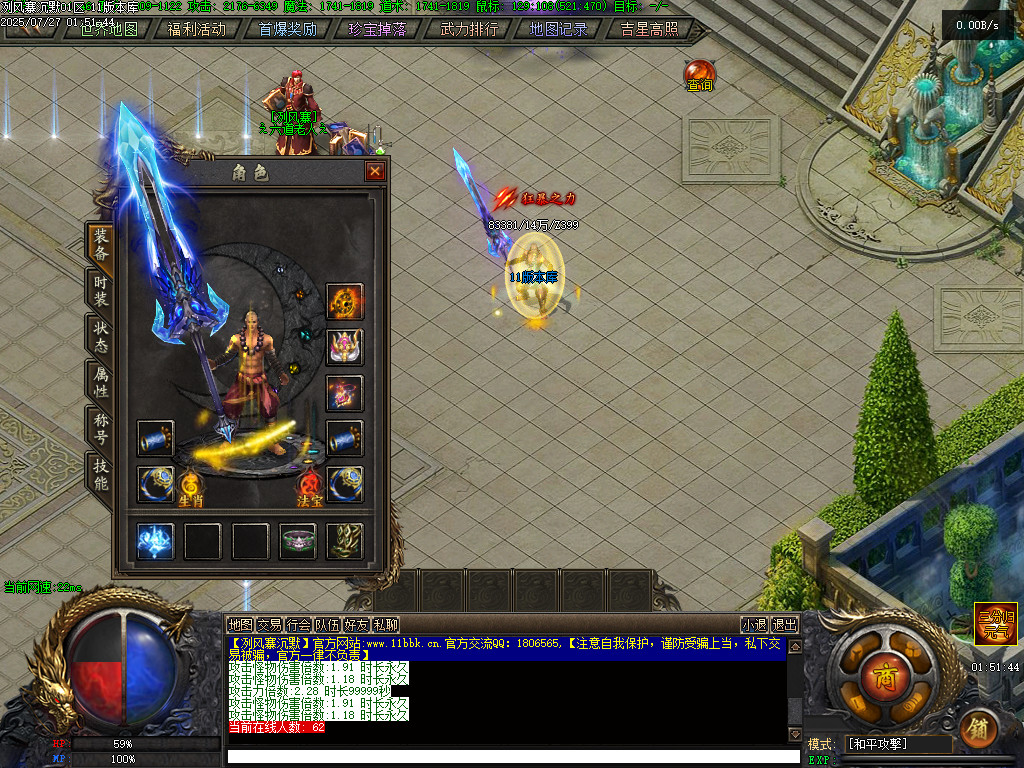Open the 福利活动 menu
This screenshot has width=1024, height=768.
click(x=197, y=29)
